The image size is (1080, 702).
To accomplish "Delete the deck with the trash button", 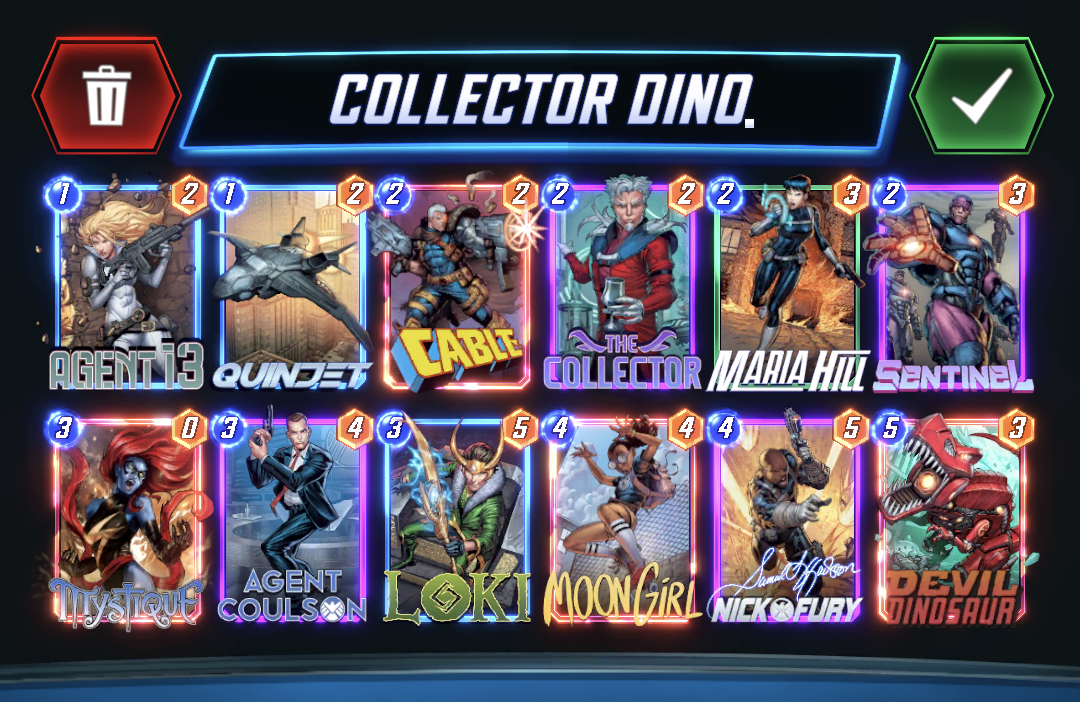I will 106,96.
